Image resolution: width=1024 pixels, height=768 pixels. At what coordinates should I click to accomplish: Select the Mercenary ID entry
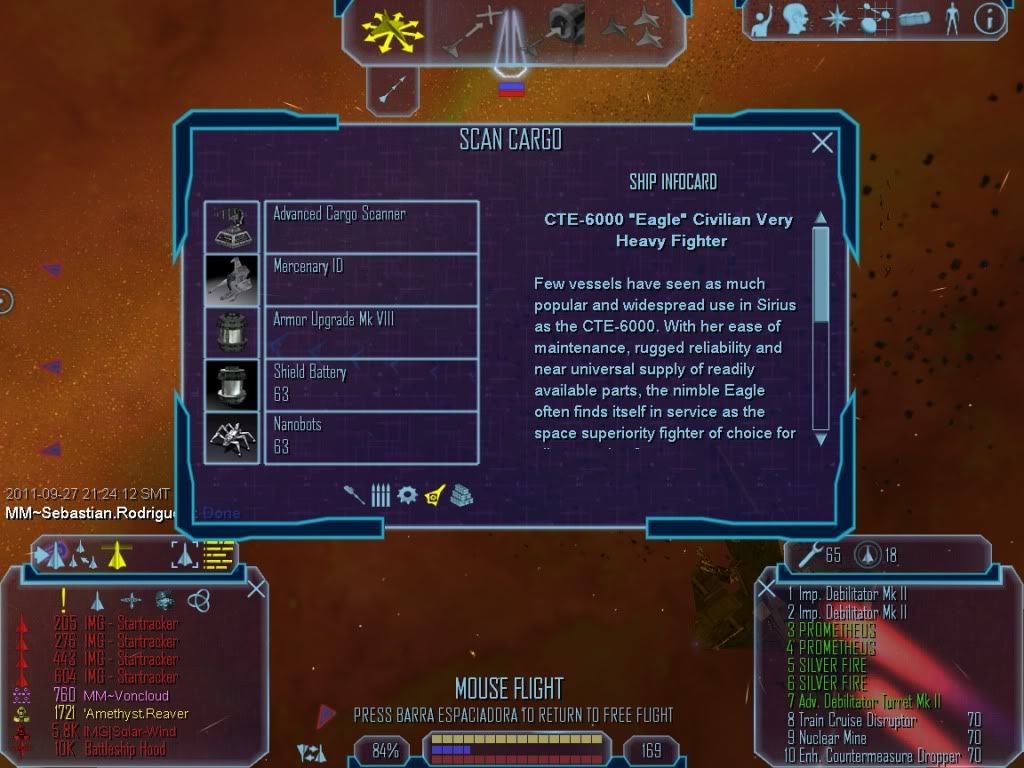(371, 279)
